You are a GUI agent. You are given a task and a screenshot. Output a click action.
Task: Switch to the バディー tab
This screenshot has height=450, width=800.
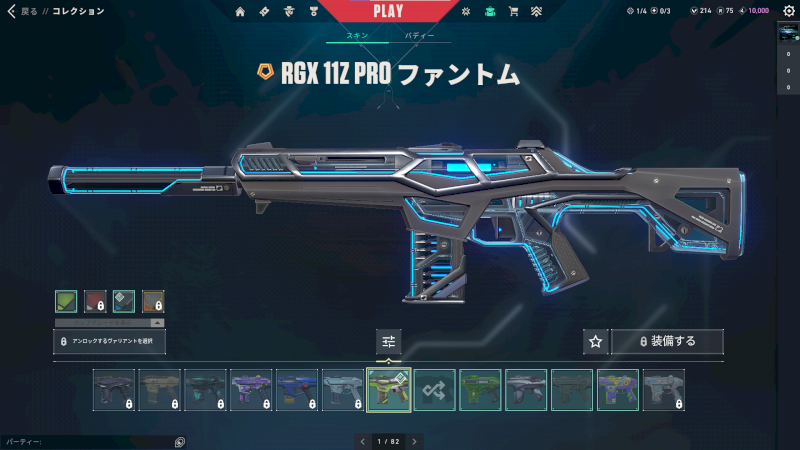419,35
